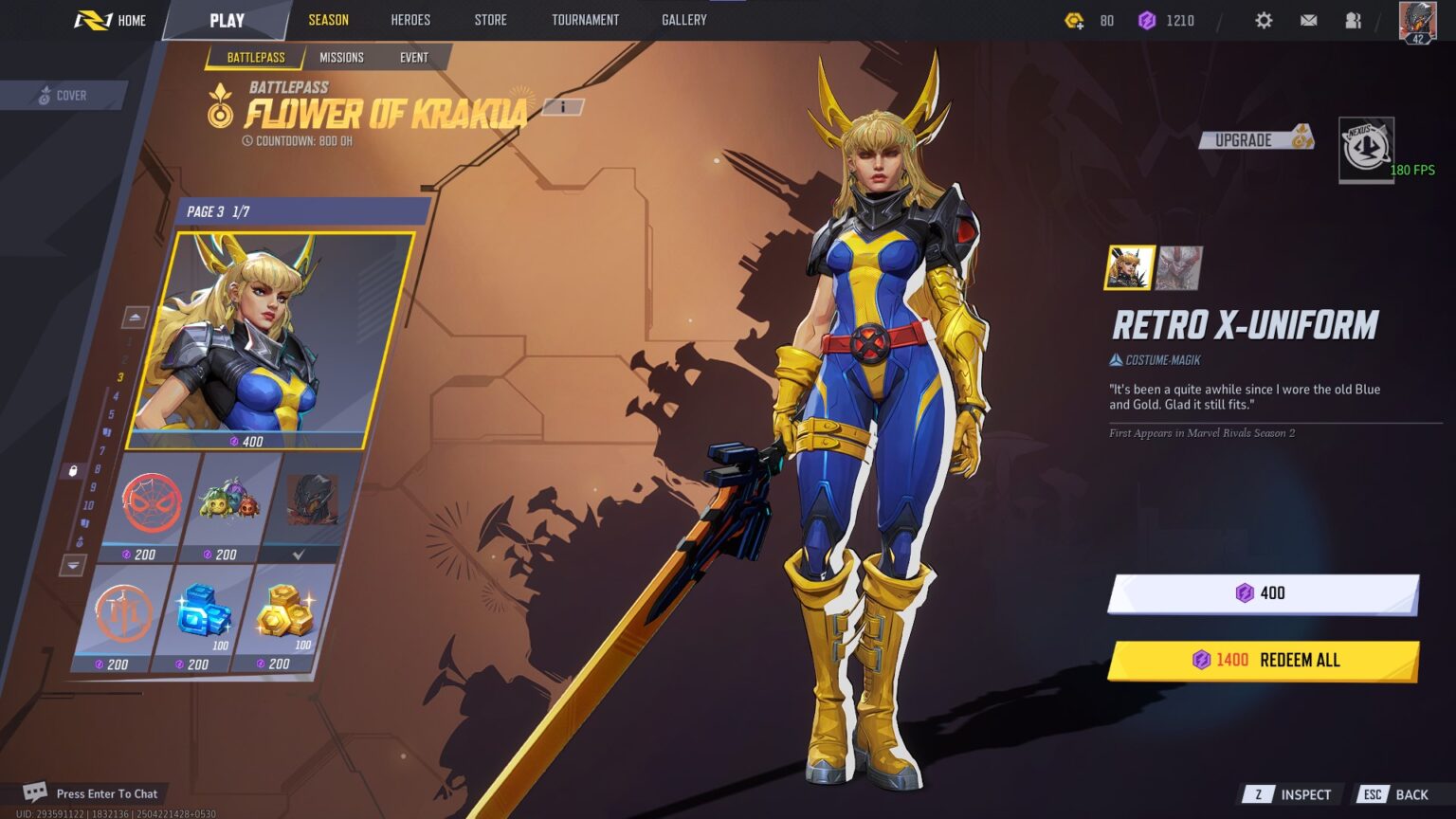Open the Store page

[490, 20]
